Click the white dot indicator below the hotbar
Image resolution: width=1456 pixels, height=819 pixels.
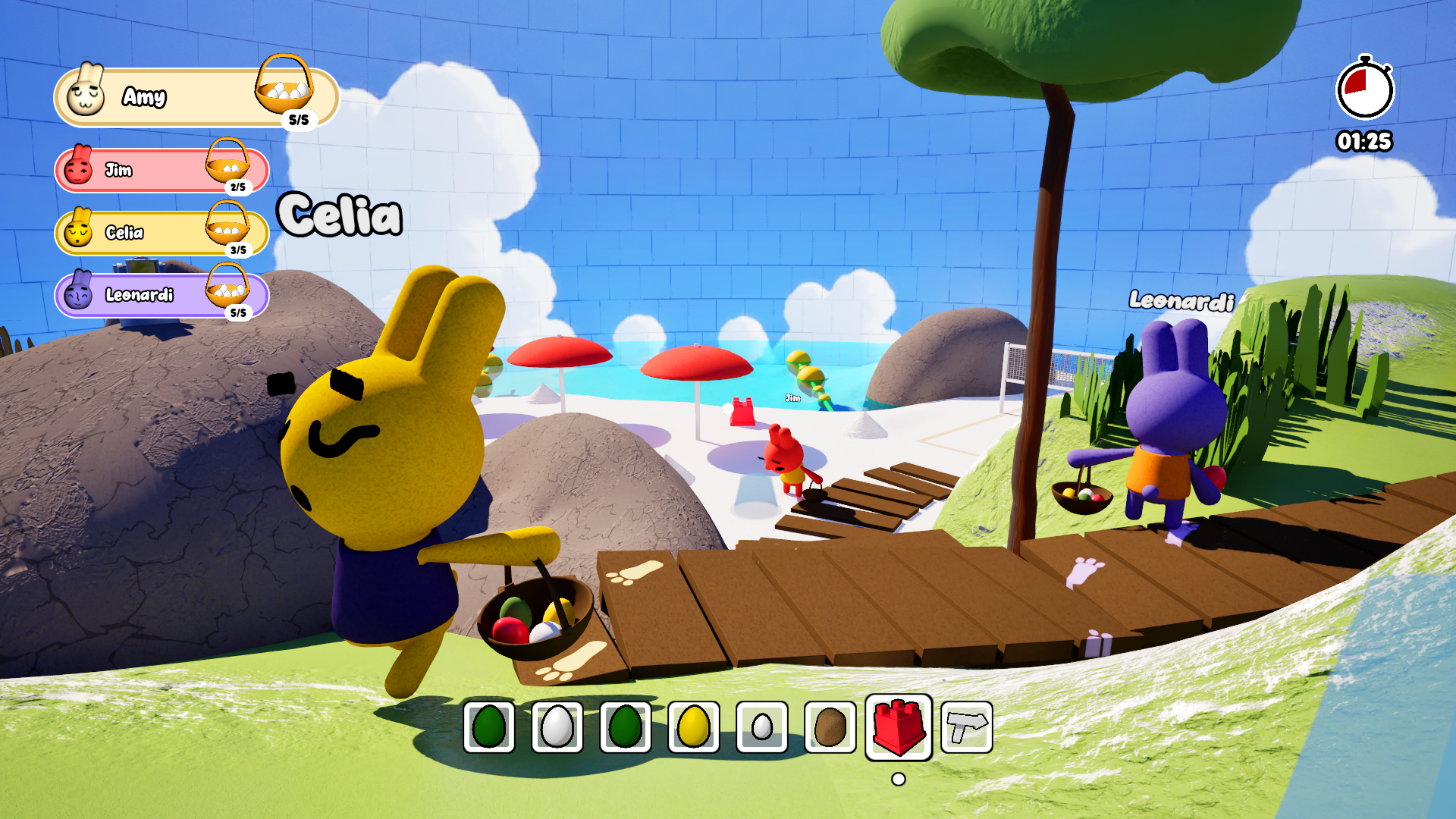click(x=899, y=777)
